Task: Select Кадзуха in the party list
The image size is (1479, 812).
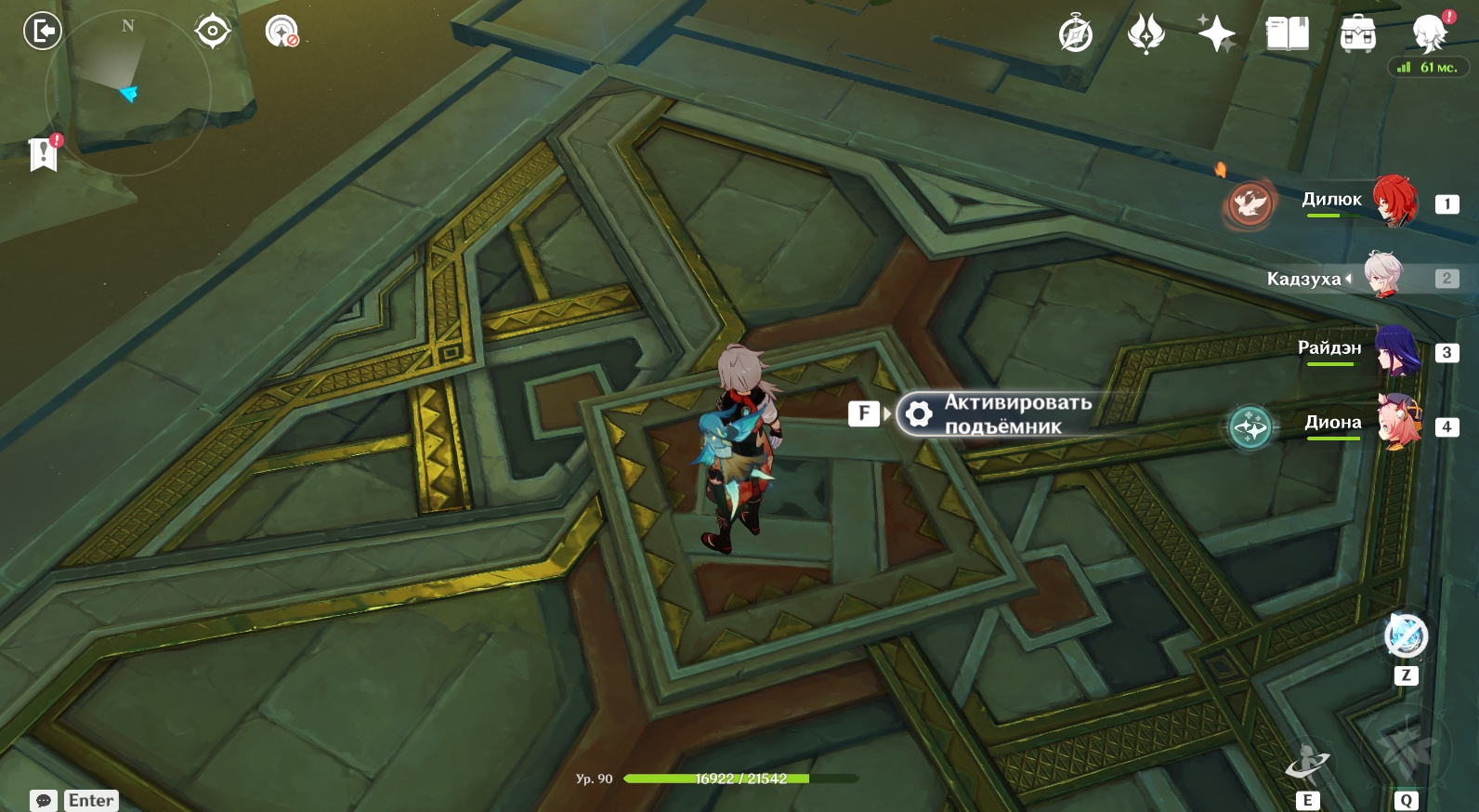Action: 1384,276
